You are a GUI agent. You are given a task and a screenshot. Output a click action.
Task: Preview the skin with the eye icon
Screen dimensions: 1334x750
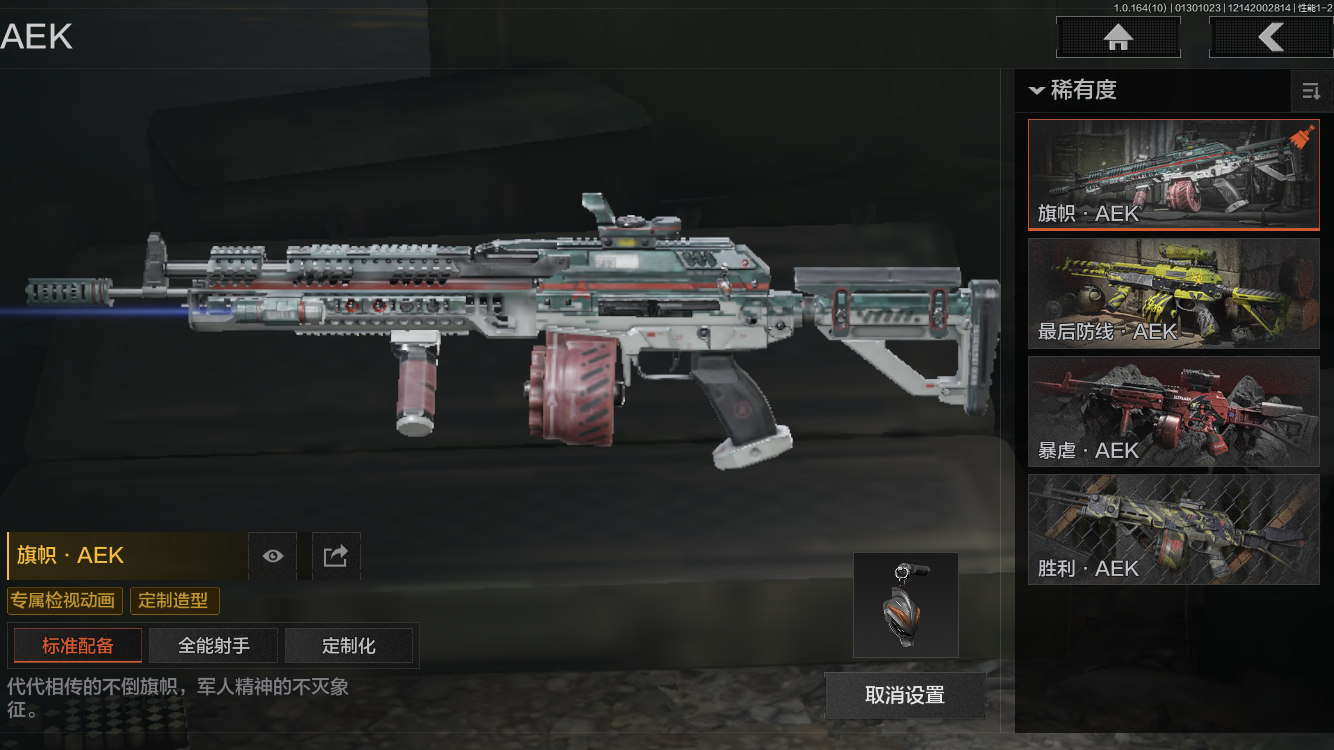click(272, 556)
